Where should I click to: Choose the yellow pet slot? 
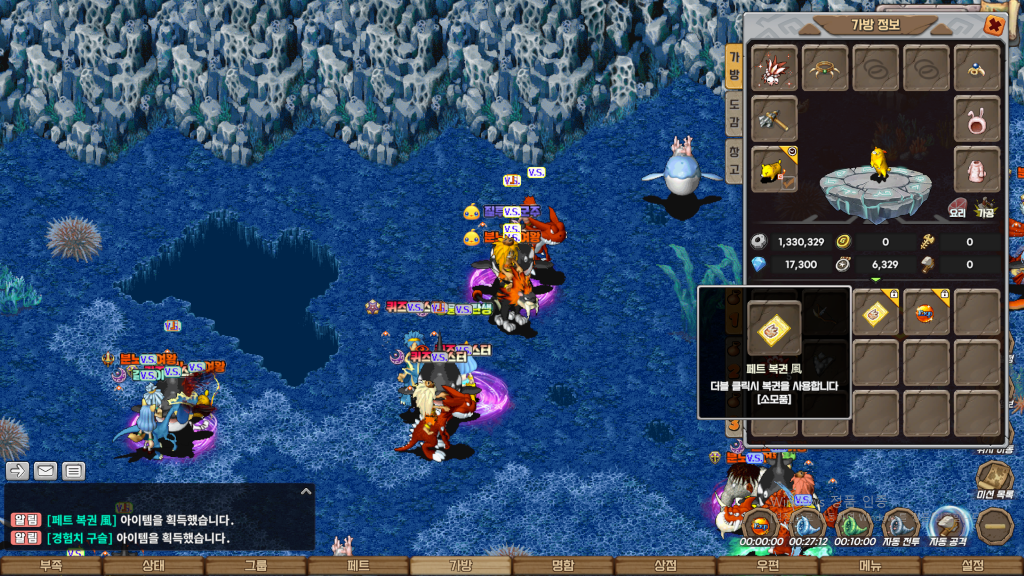tap(774, 168)
